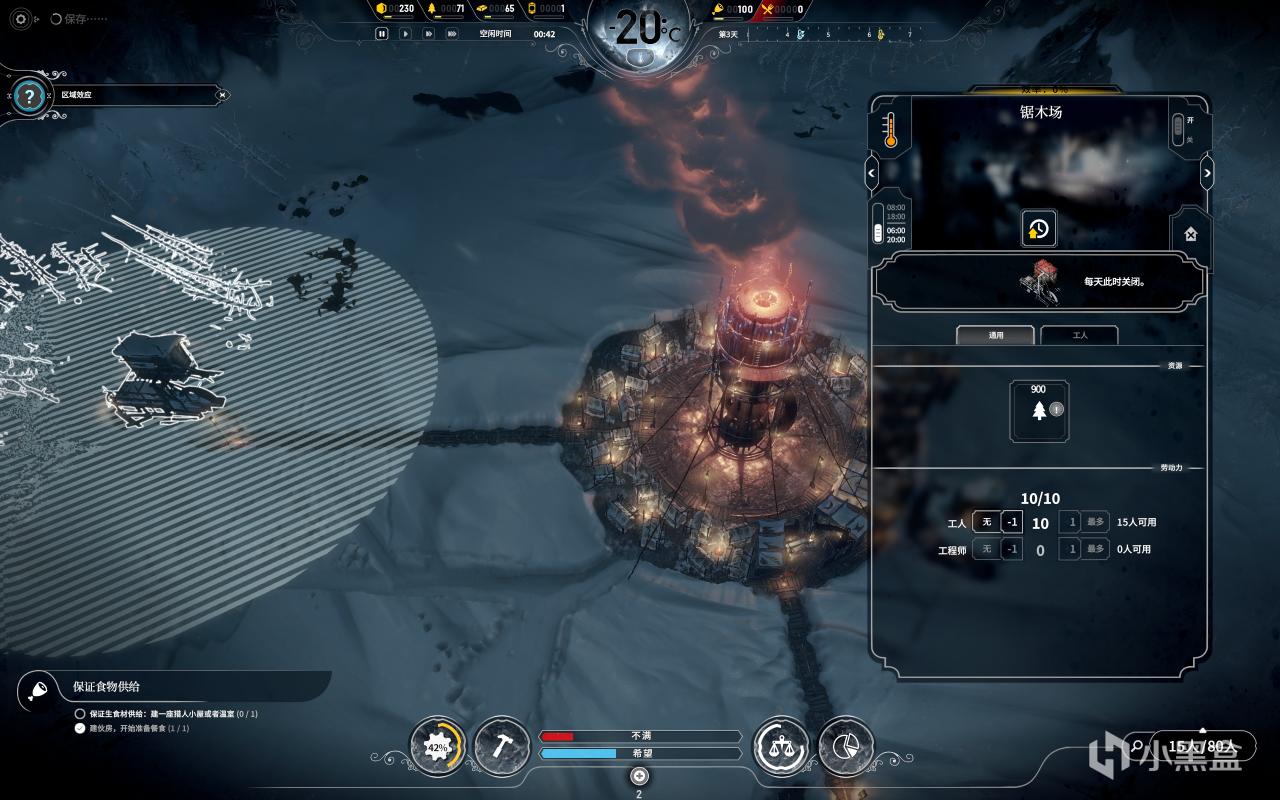Set game speed to triple fast-forward

452,33
